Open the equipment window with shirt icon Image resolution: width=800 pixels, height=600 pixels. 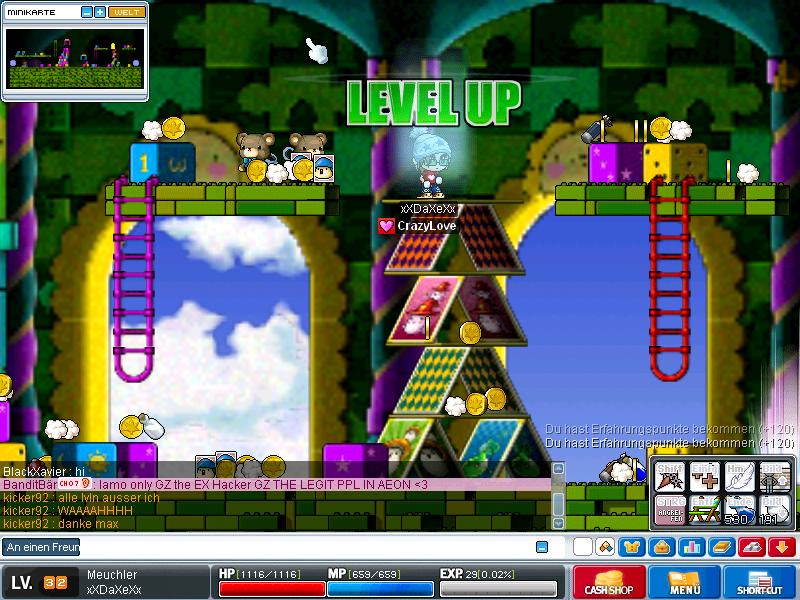(x=632, y=547)
